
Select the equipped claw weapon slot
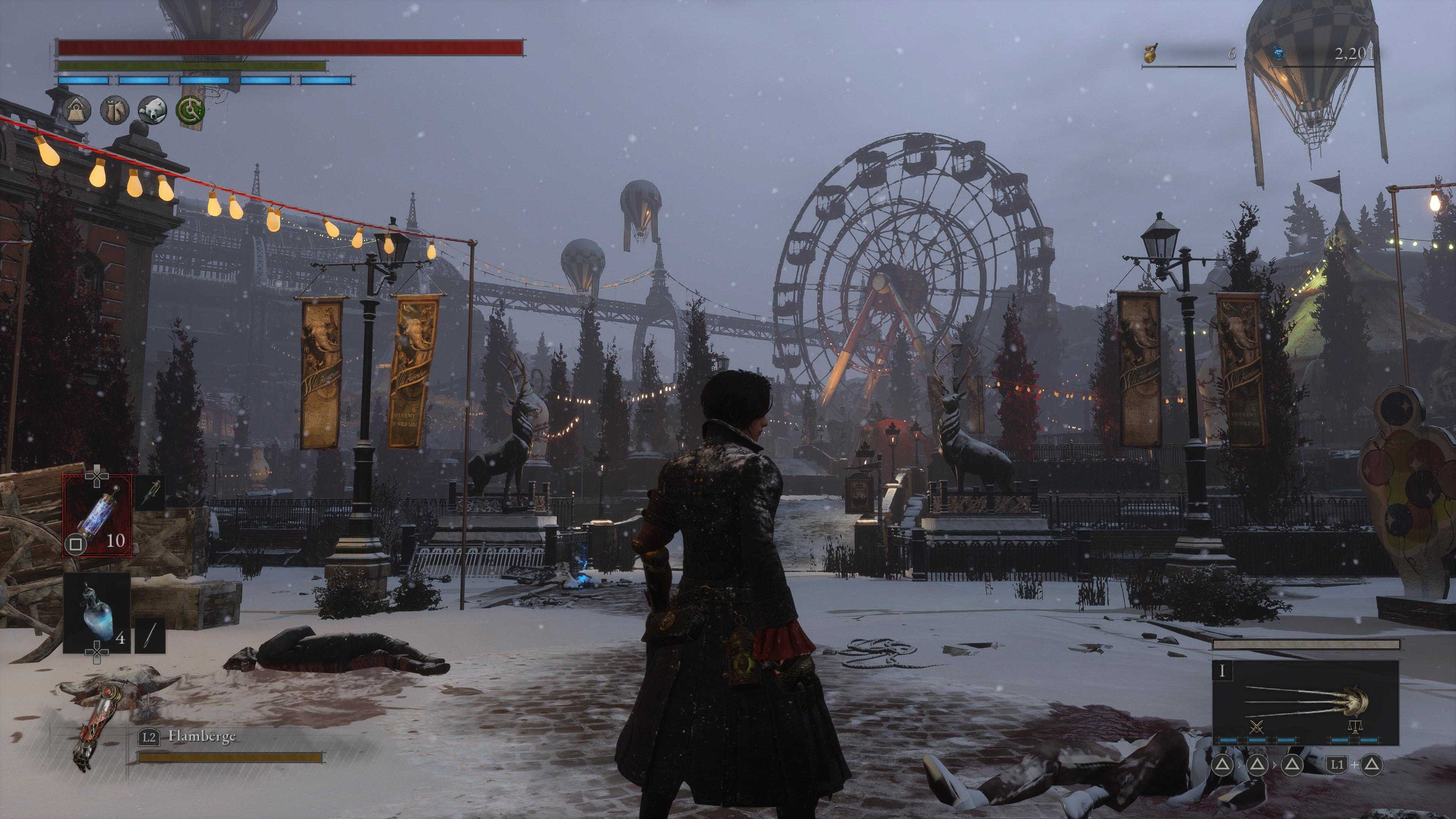1305,703
